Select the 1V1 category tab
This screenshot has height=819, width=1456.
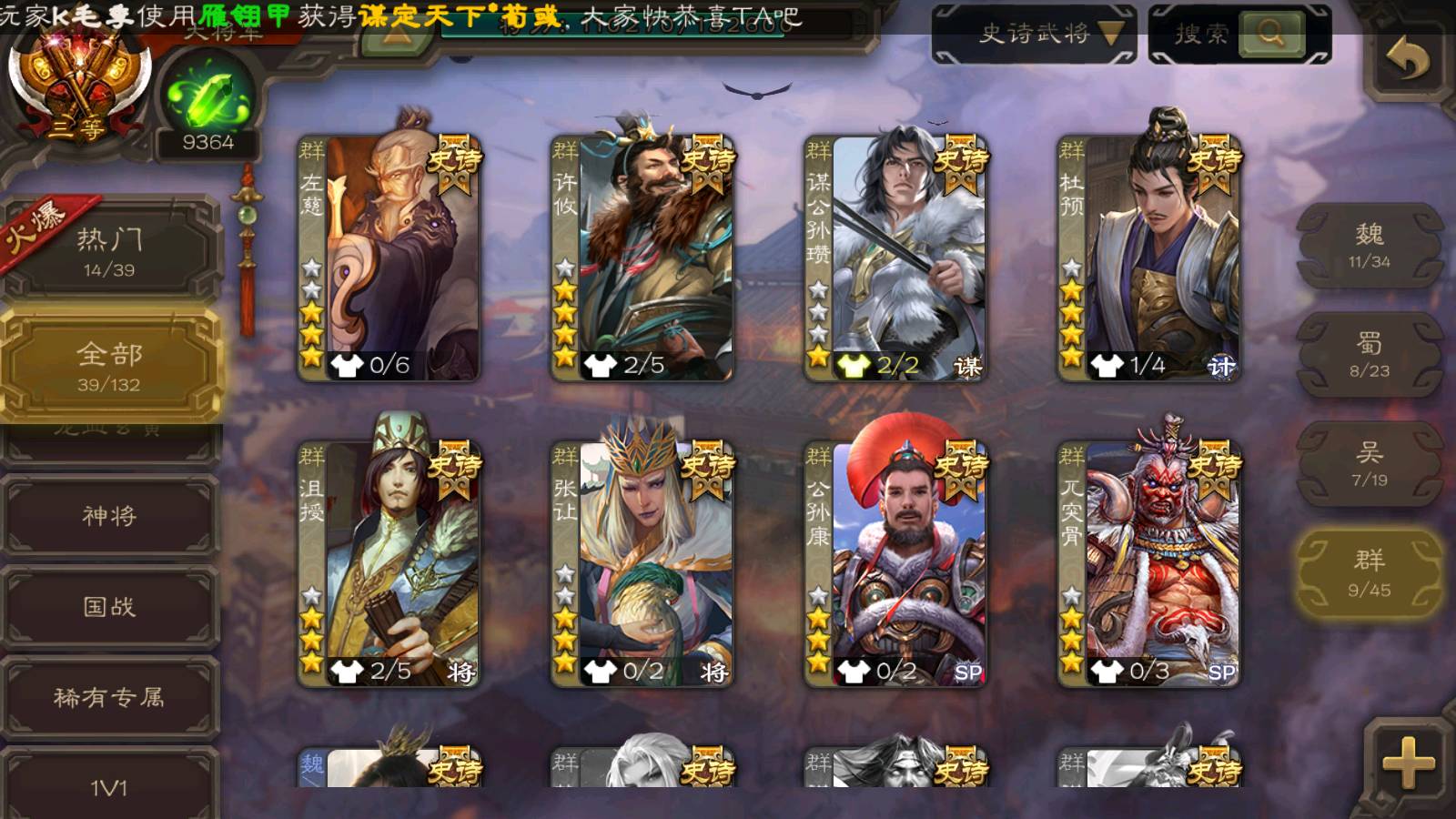tap(109, 786)
